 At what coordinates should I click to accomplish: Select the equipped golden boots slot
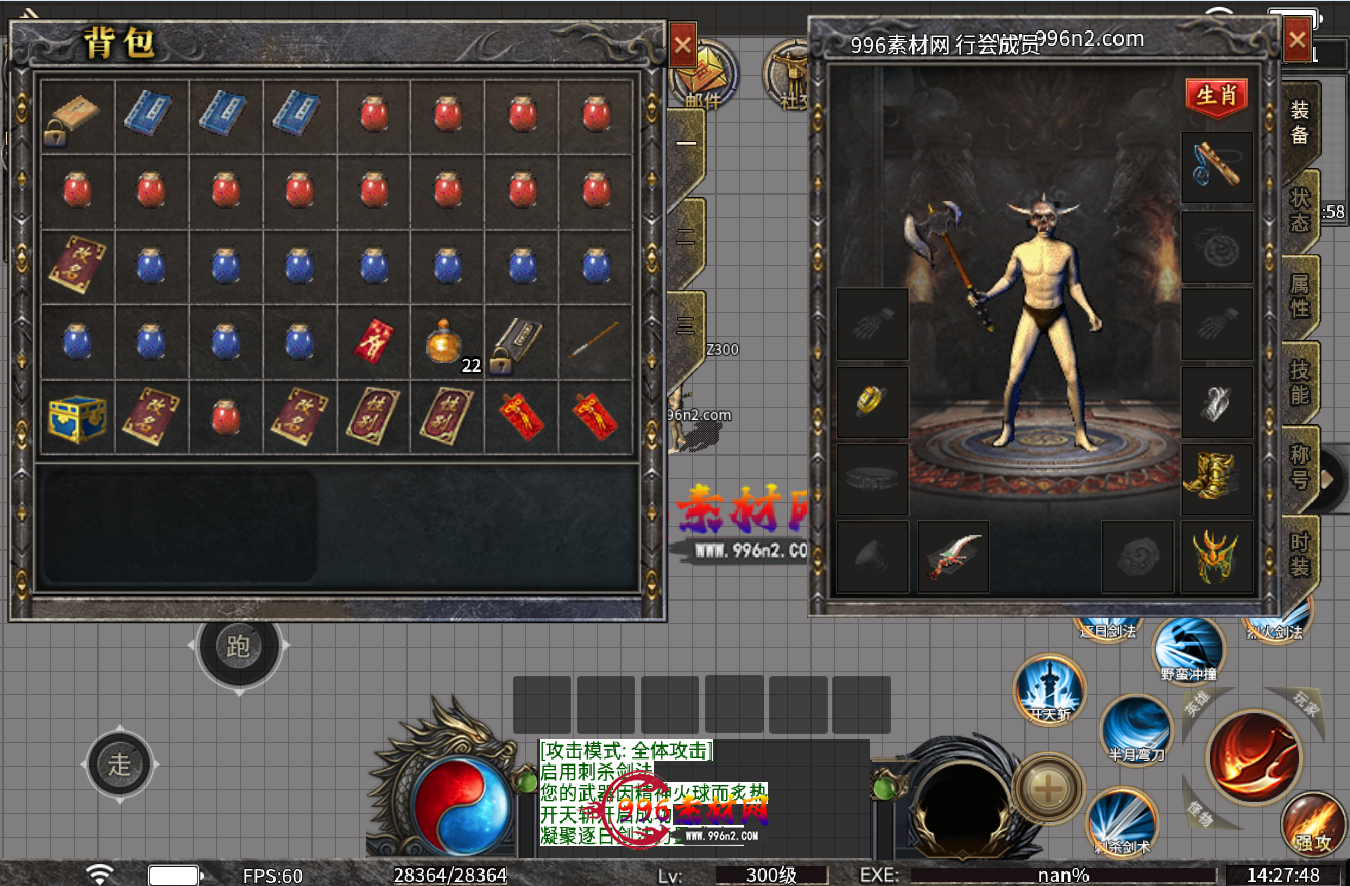click(x=1216, y=479)
